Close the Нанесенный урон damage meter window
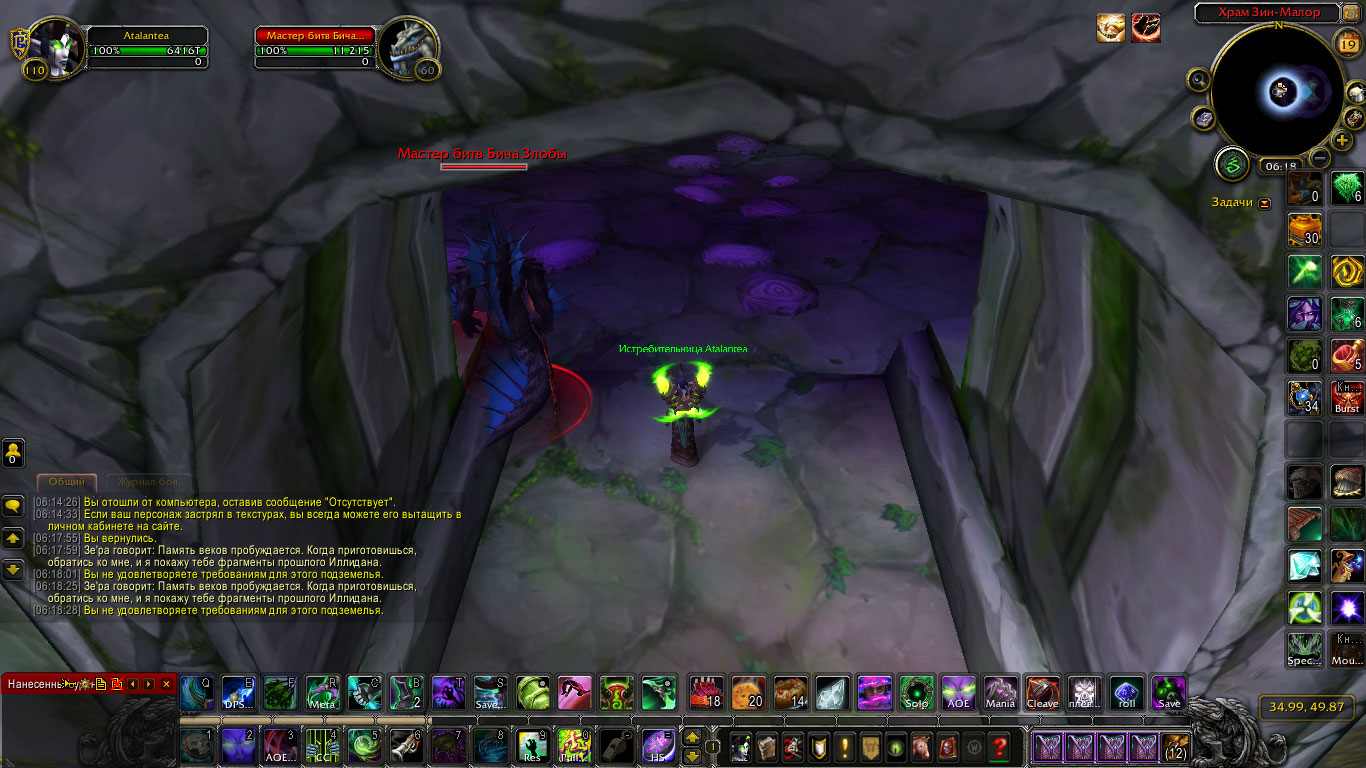The width and height of the screenshot is (1366, 768). [x=167, y=684]
